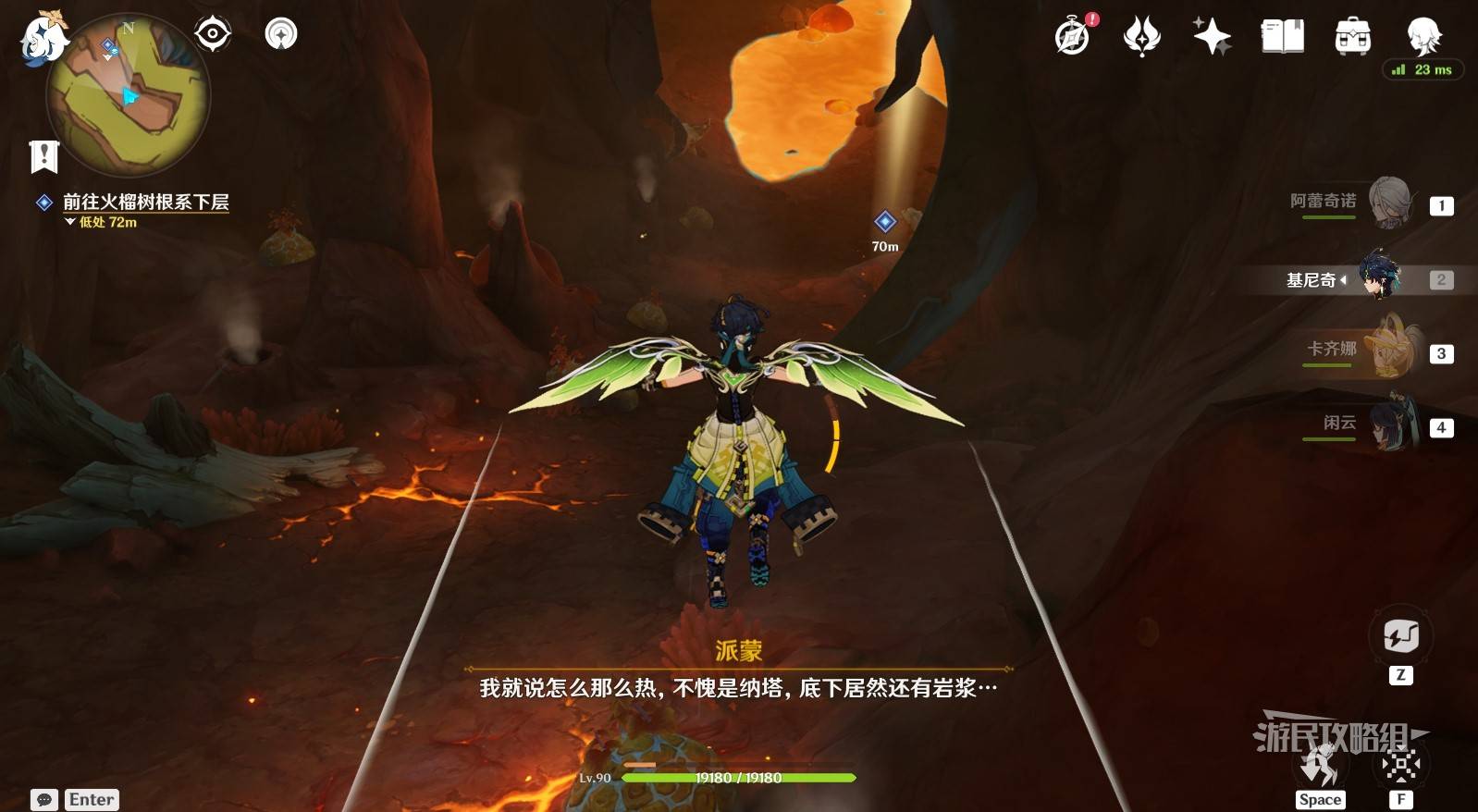Open the compass events icon with red alert
This screenshot has width=1478, height=812.
tap(1074, 36)
